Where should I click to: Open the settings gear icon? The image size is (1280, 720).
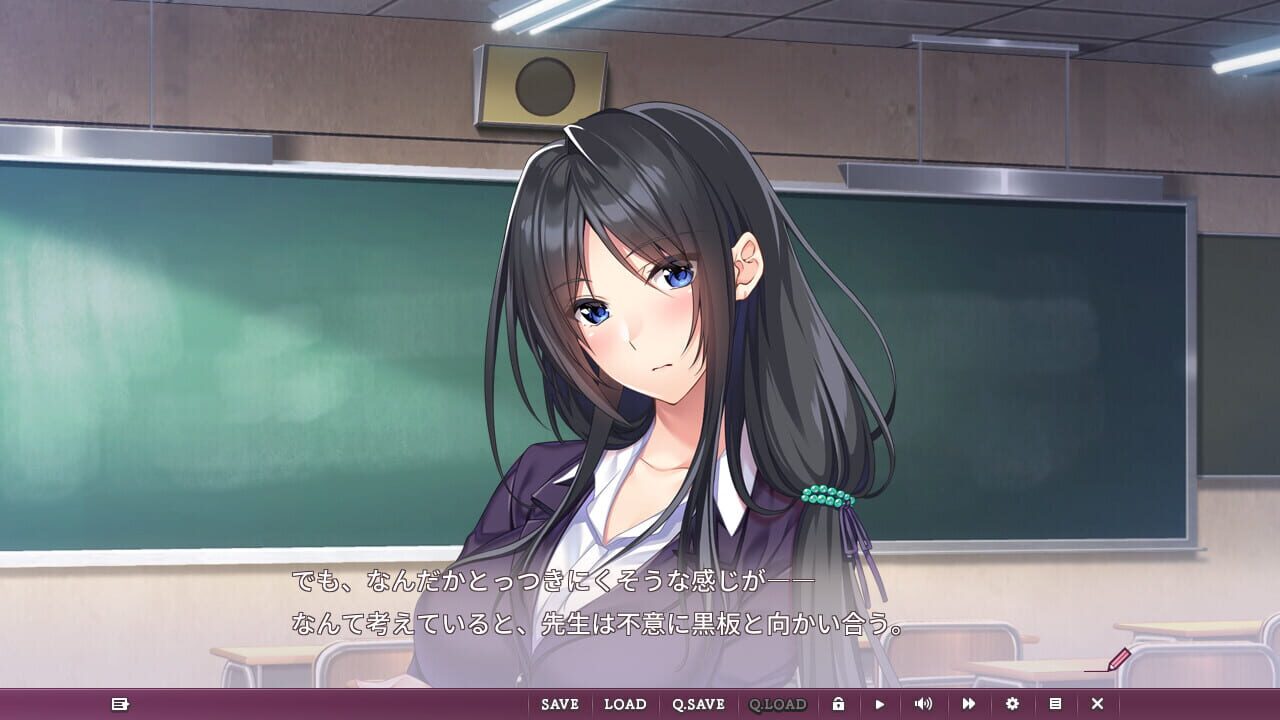click(x=1013, y=704)
